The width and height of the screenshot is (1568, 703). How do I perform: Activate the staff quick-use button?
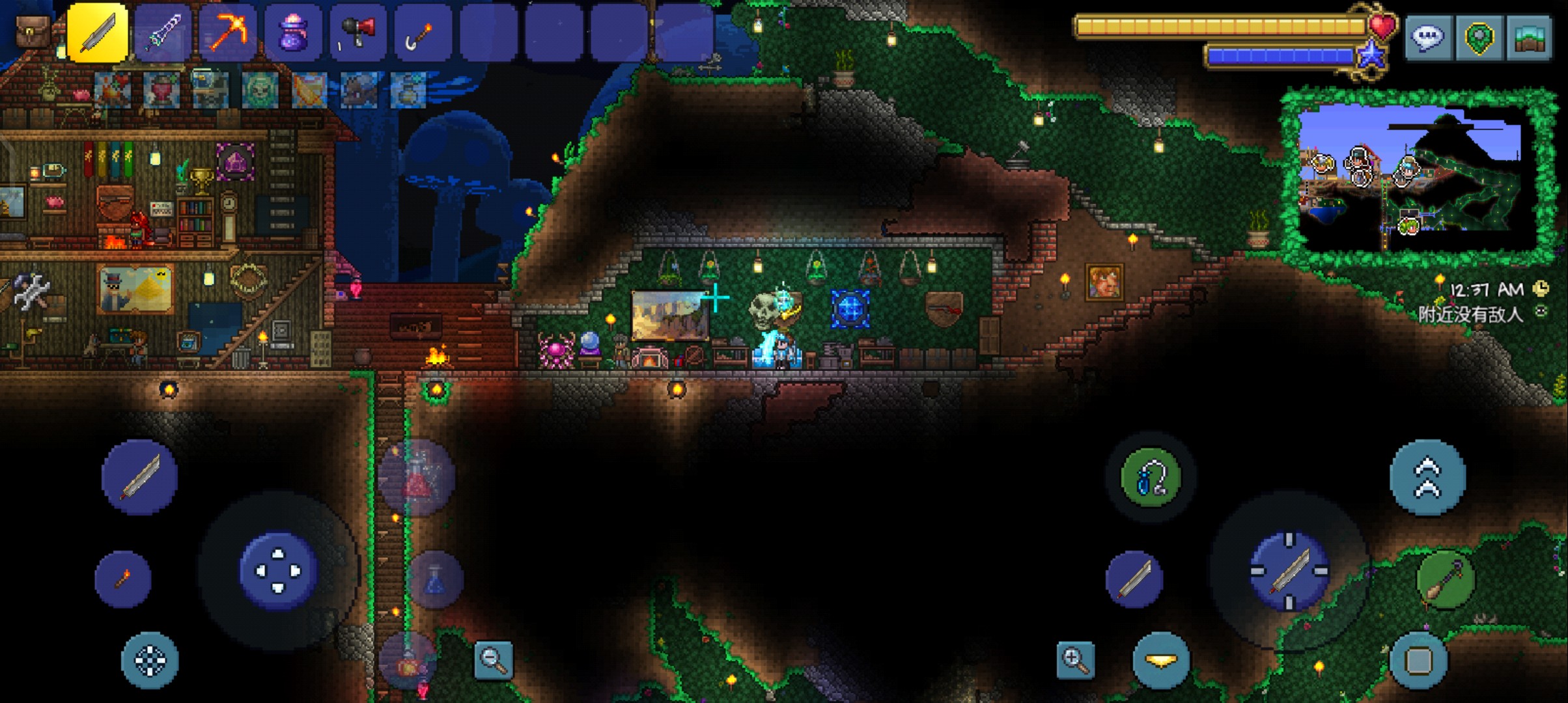point(1446,579)
